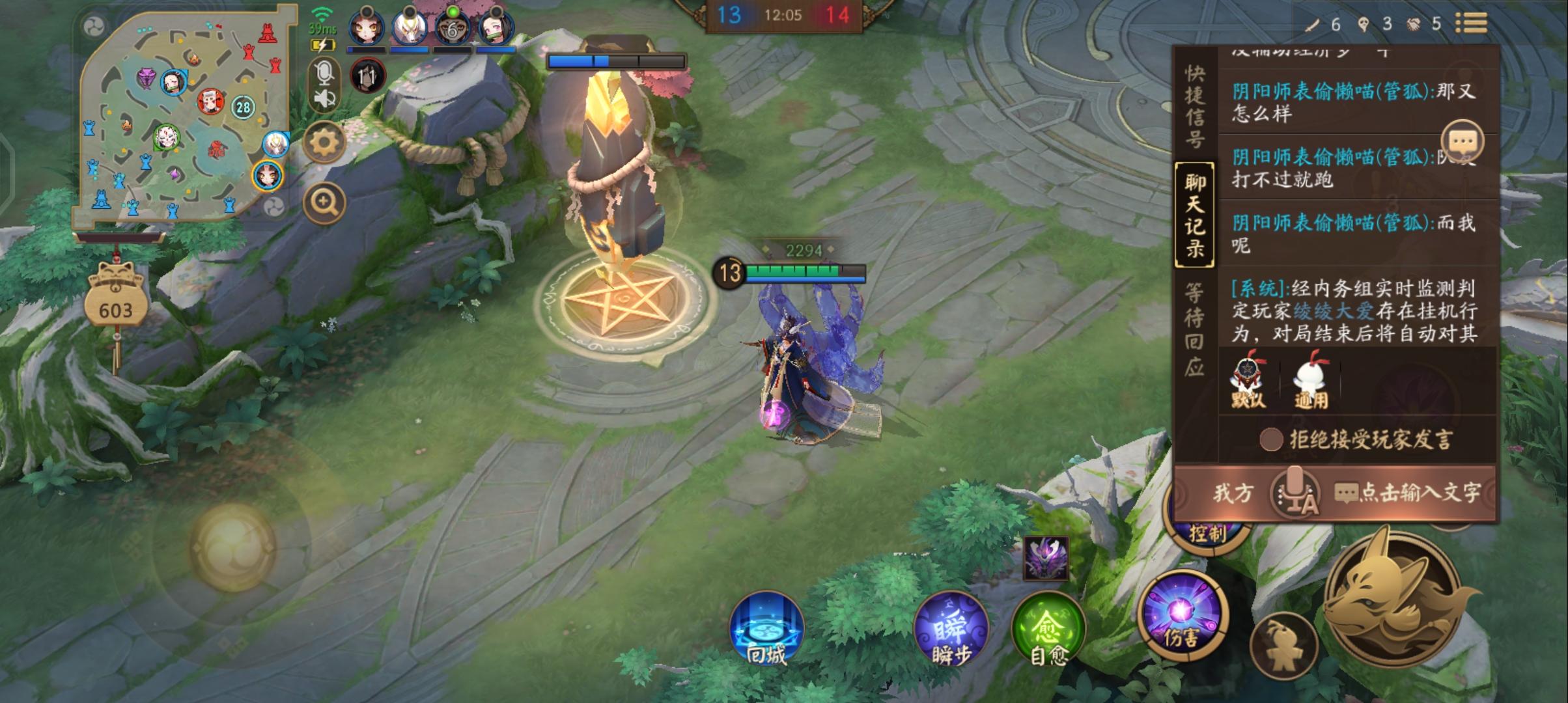1568x703 pixels.
Task: Tap the minimap zoom magnifier
Action: pos(323,202)
